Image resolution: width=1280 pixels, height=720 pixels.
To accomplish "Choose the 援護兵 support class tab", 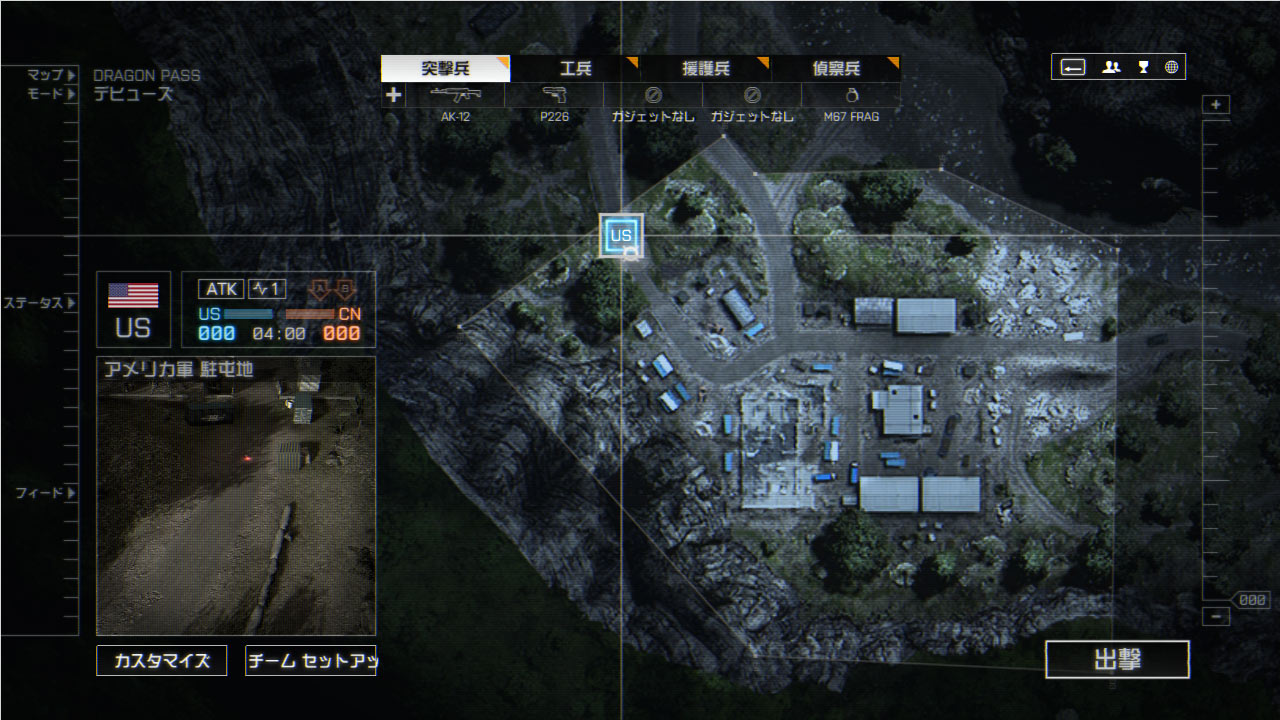I will pyautogui.click(x=706, y=68).
